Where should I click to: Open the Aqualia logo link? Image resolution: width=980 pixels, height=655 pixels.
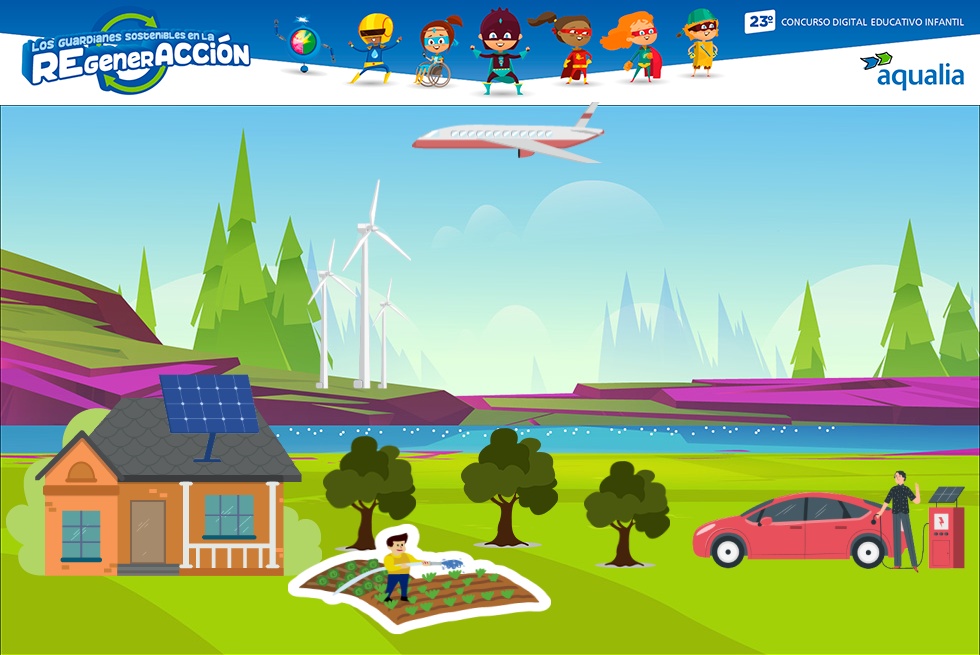pos(911,70)
